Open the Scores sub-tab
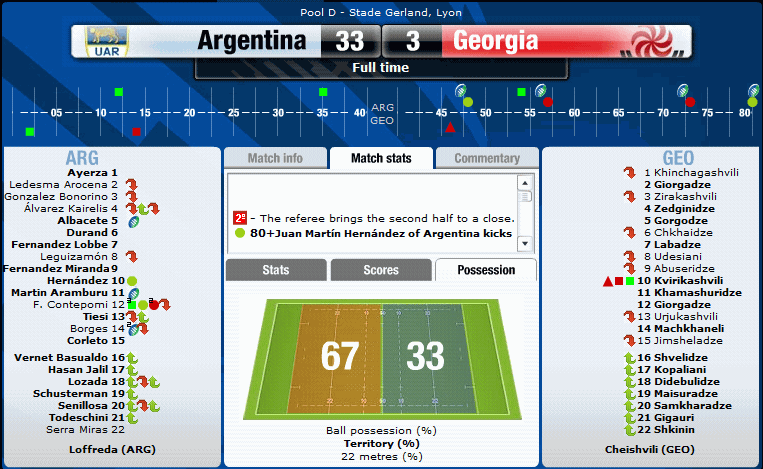The image size is (763, 469). pyautogui.click(x=380, y=270)
